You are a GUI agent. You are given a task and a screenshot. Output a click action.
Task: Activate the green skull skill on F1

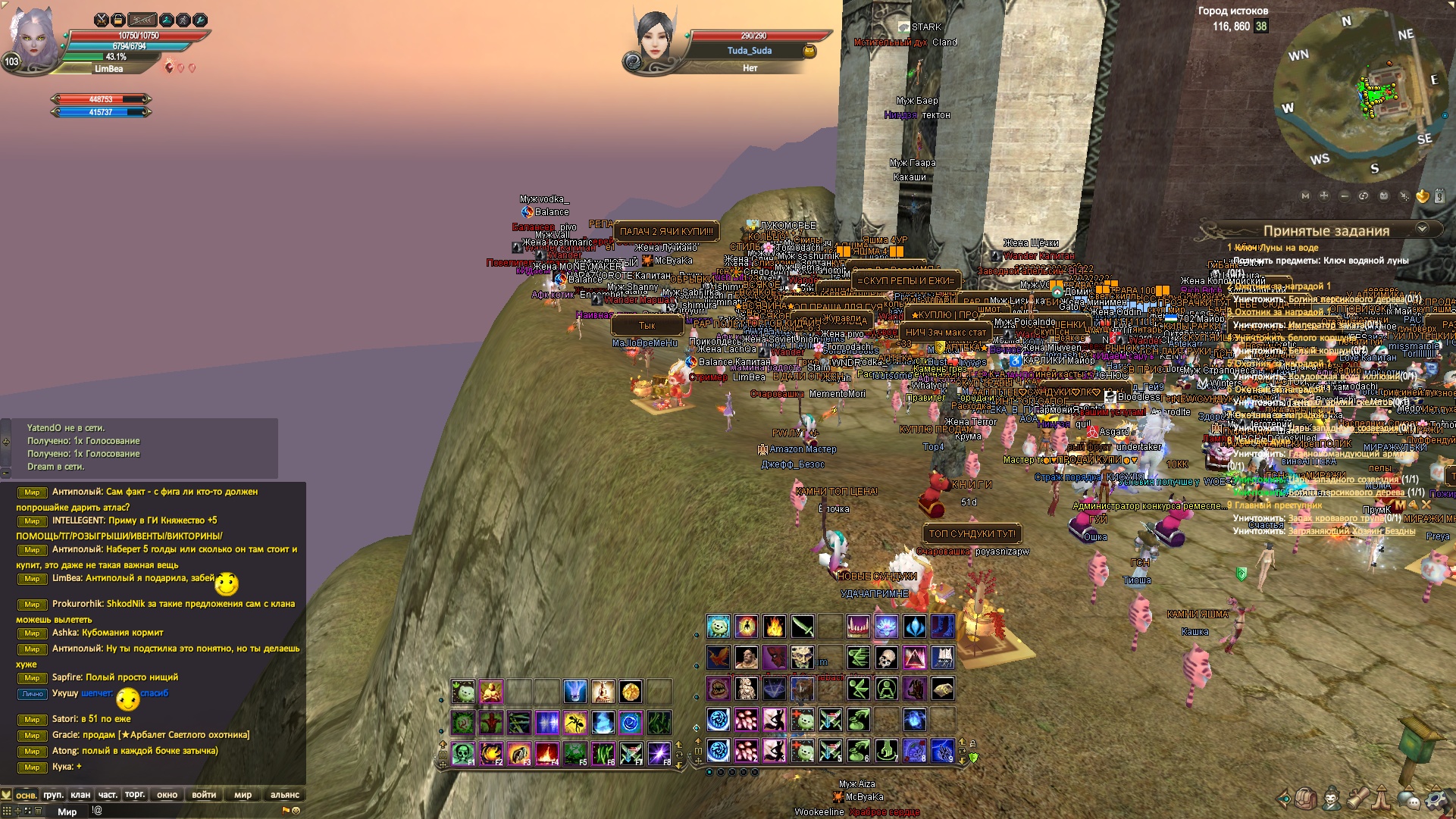coord(463,753)
